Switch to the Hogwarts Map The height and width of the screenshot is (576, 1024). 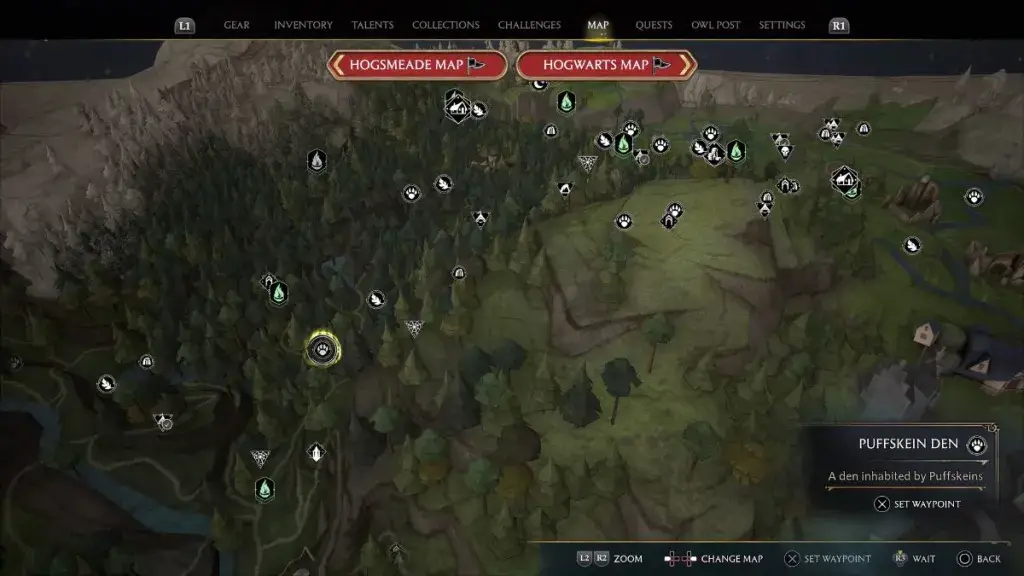click(606, 65)
